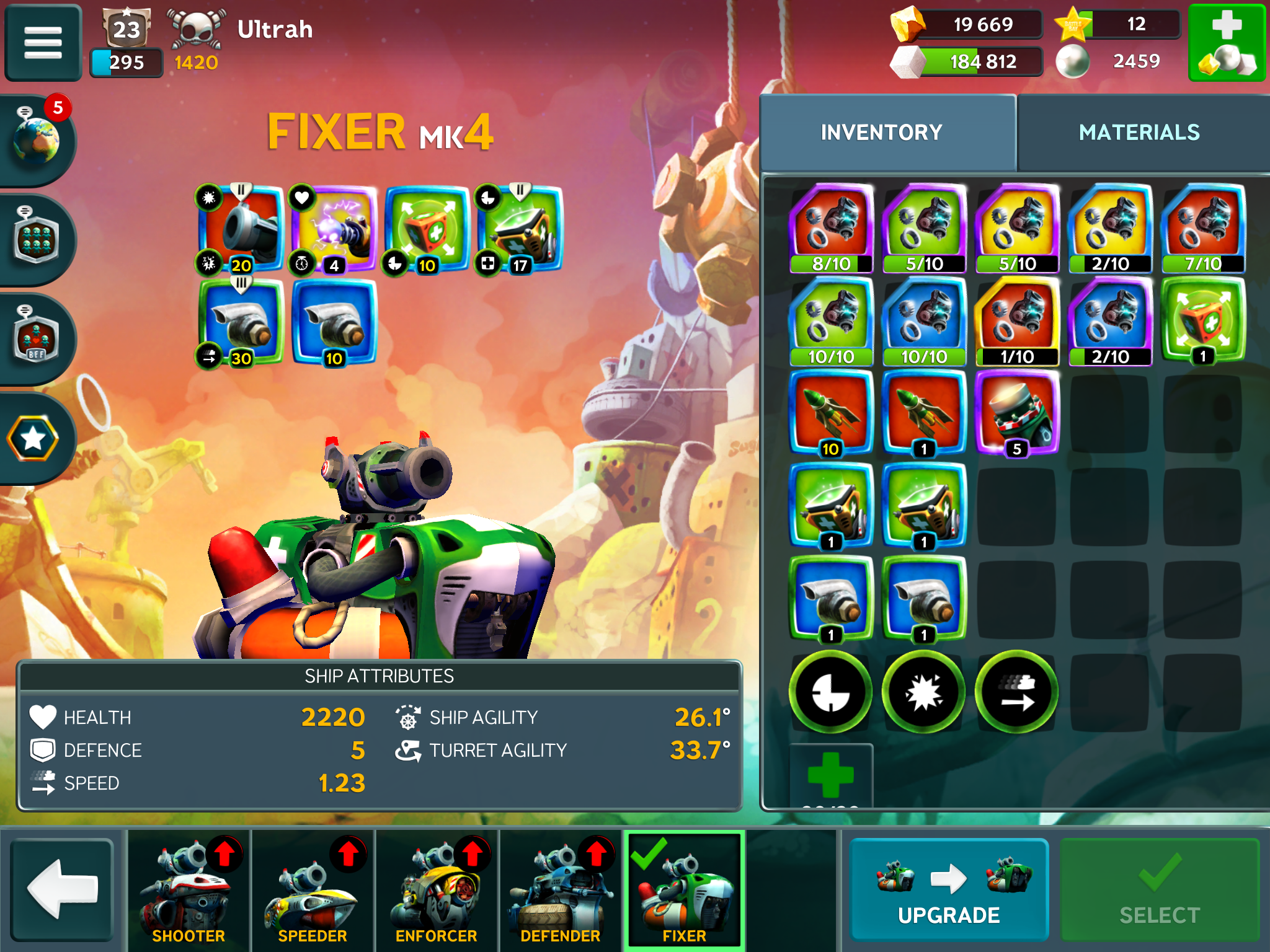Select the equipped tesla bolt weapon slot

pos(334,229)
